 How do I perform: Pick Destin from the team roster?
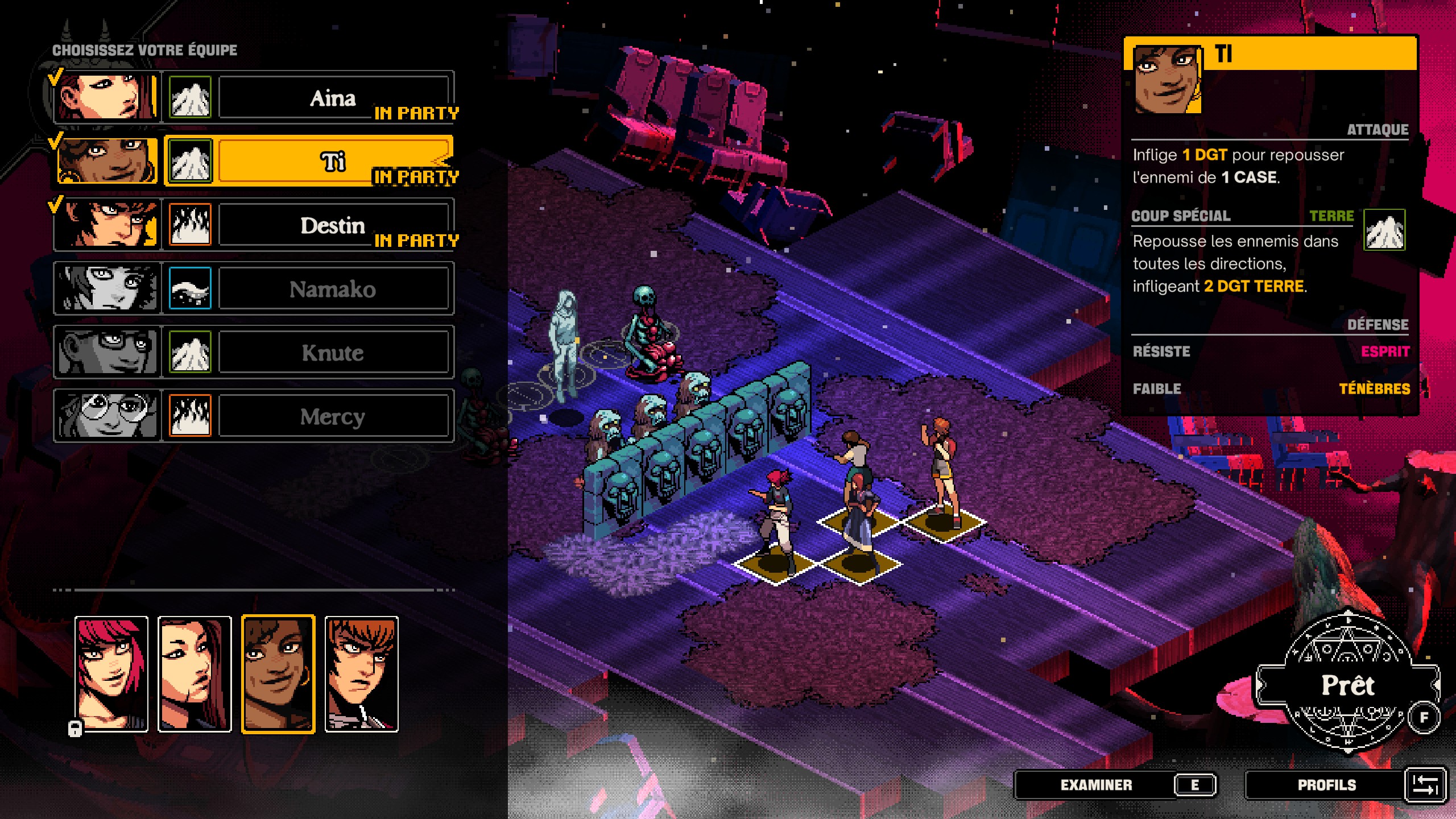[x=333, y=225]
